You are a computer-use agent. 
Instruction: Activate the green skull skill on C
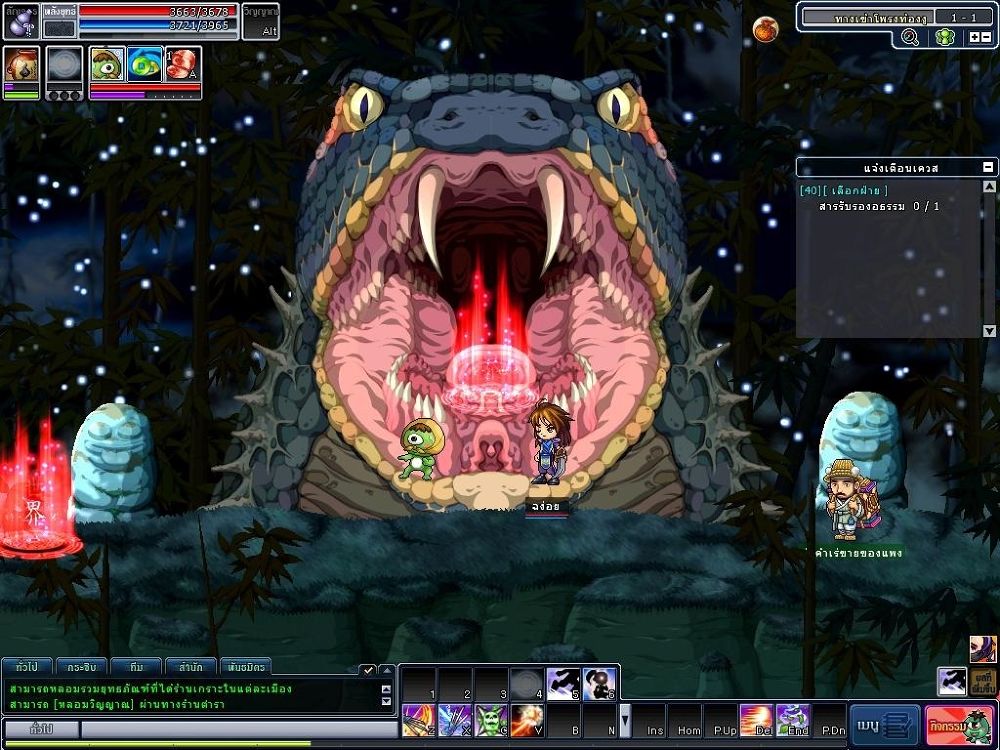490,720
